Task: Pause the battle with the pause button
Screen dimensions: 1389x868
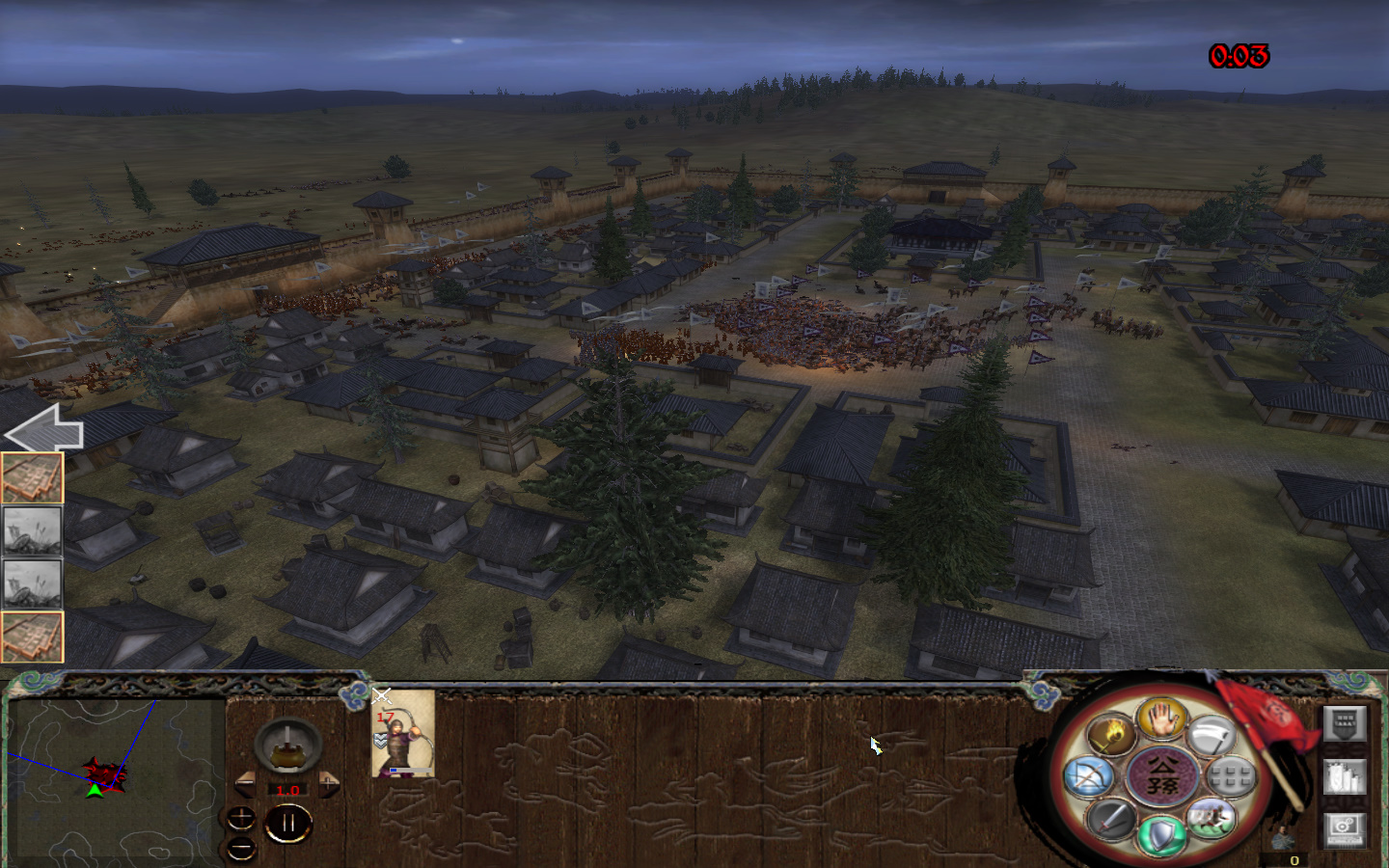Action: click(288, 821)
